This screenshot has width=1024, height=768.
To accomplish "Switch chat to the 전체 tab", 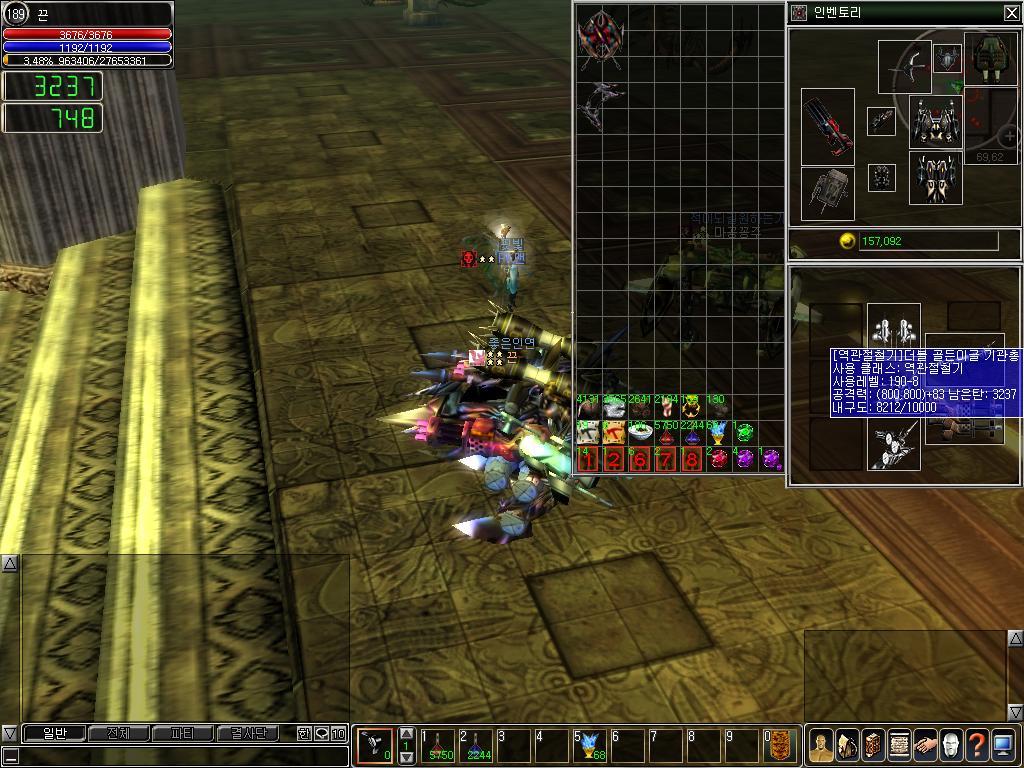I will point(118,734).
